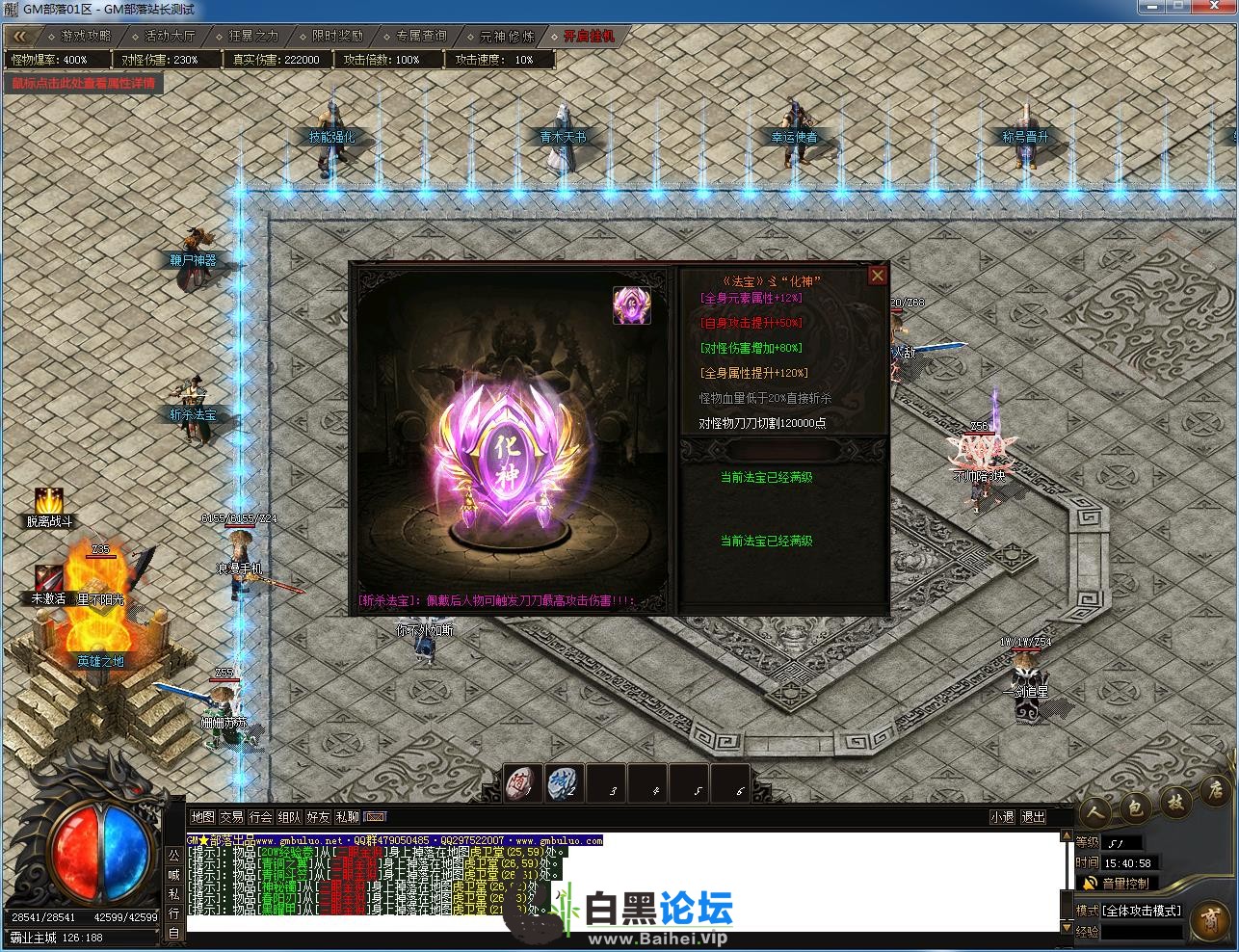Open the 专属查询 menu
1239x952 pixels.
(x=421, y=36)
